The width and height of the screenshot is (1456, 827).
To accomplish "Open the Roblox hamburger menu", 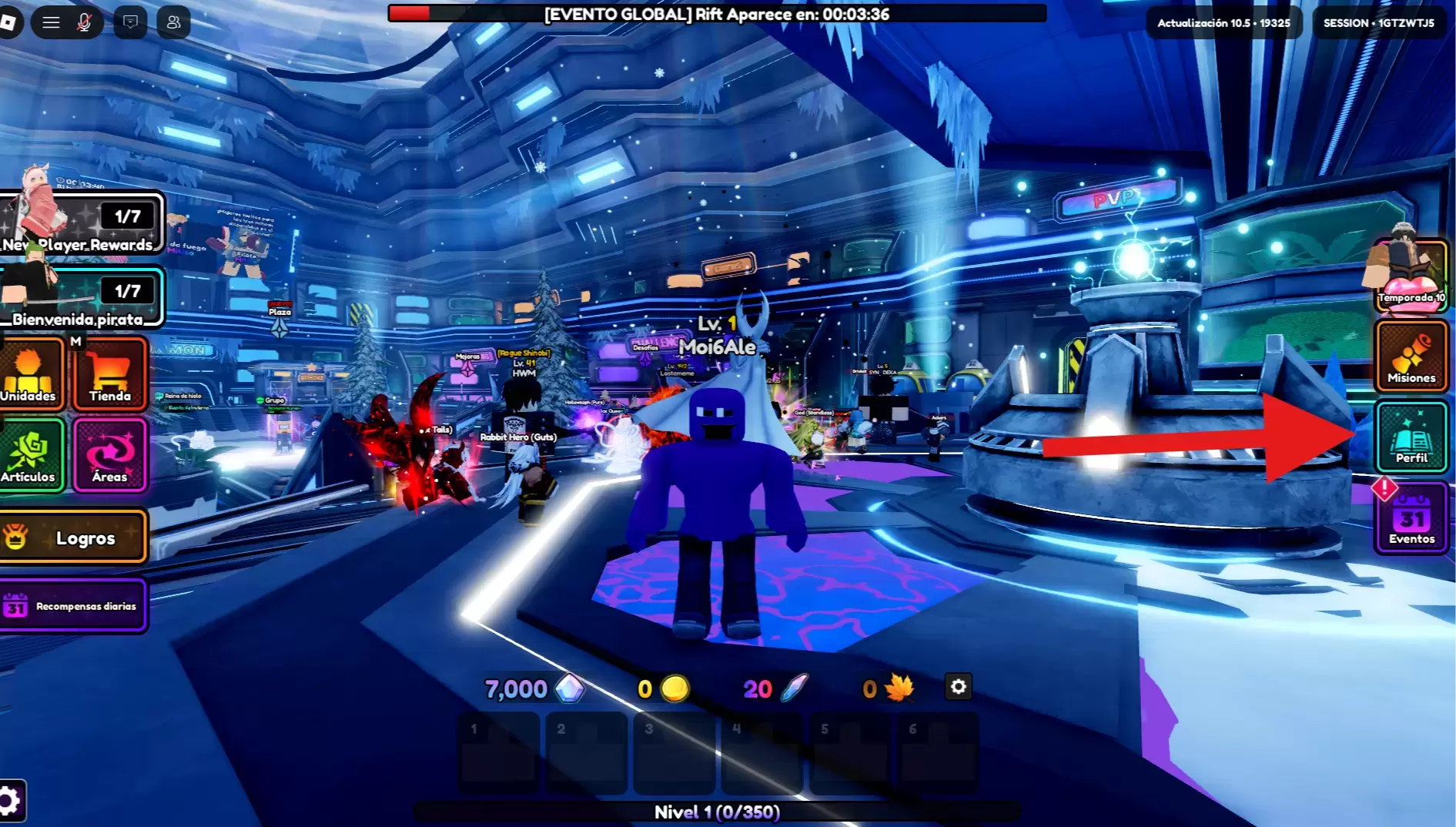I will click(x=51, y=22).
